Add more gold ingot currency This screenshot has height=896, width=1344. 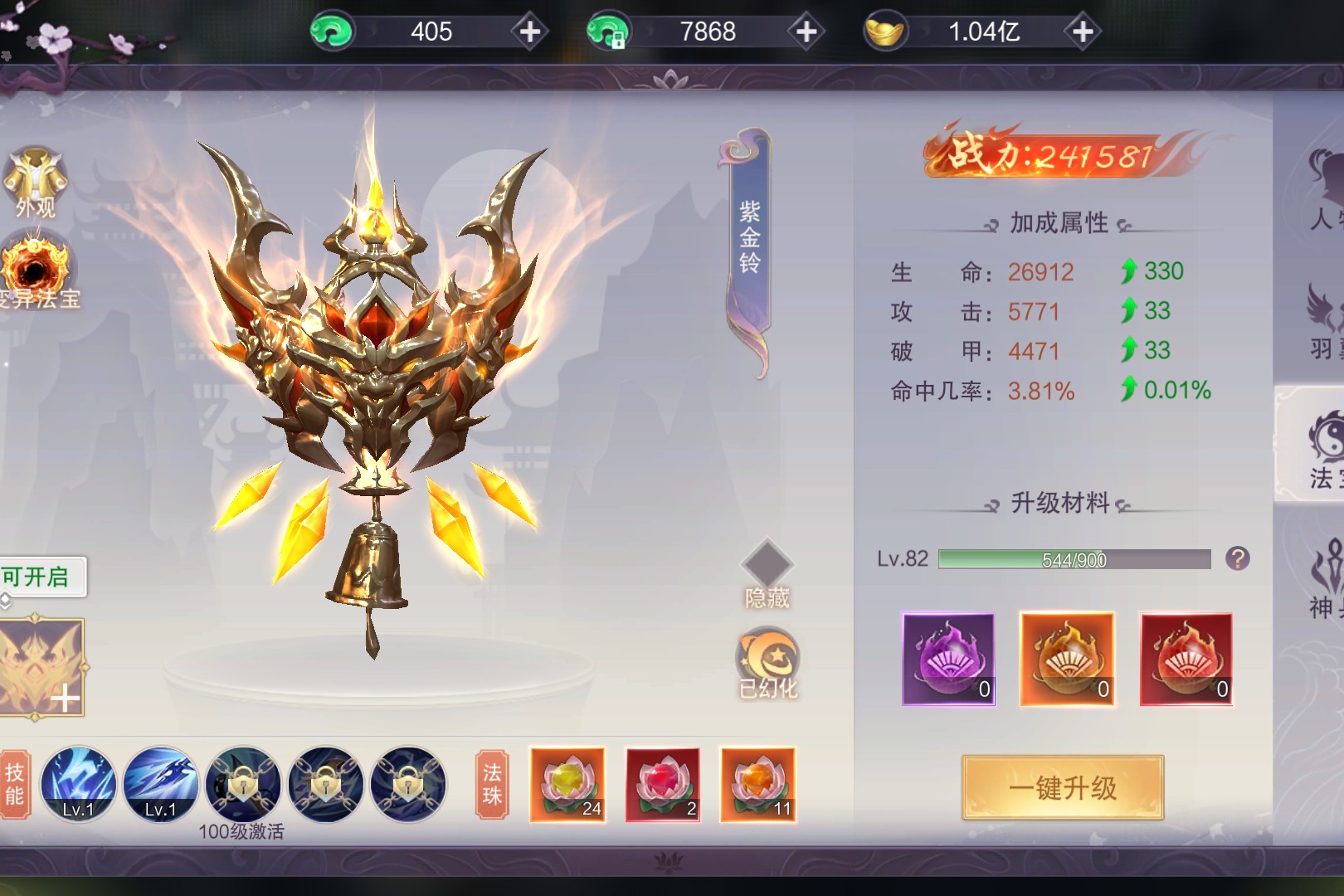click(1082, 32)
